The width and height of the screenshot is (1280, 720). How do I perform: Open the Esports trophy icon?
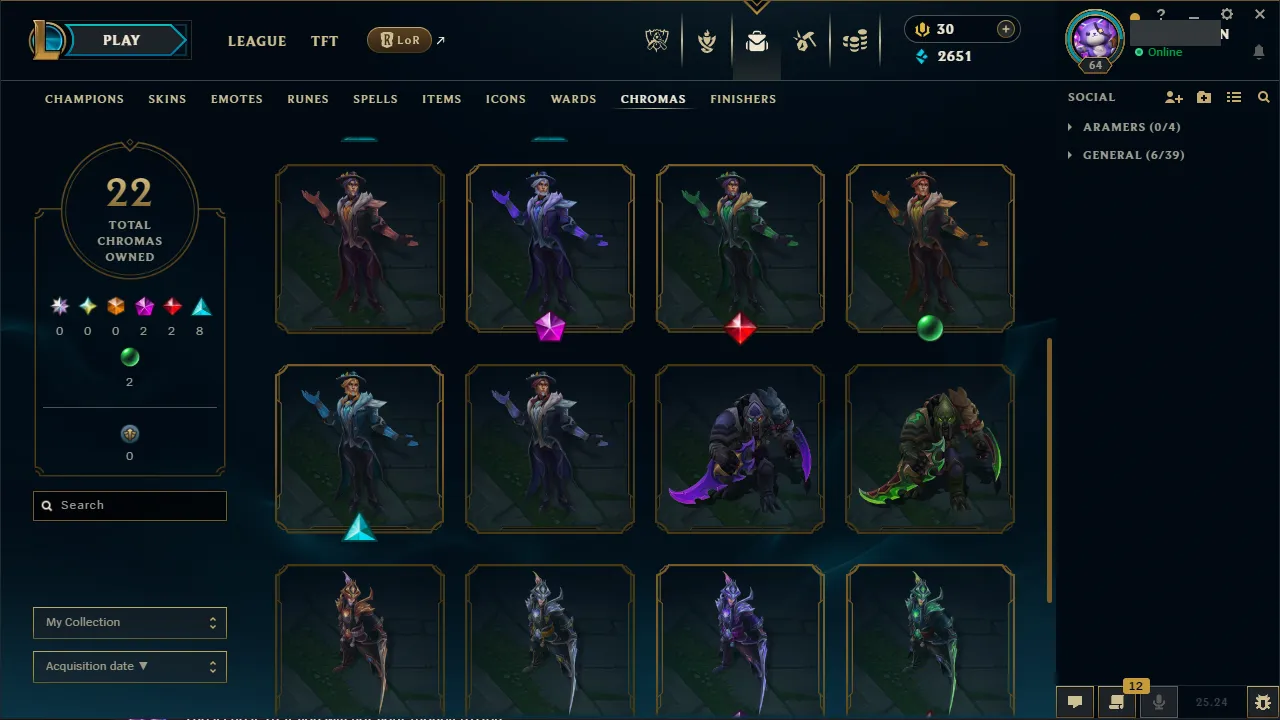(x=656, y=41)
